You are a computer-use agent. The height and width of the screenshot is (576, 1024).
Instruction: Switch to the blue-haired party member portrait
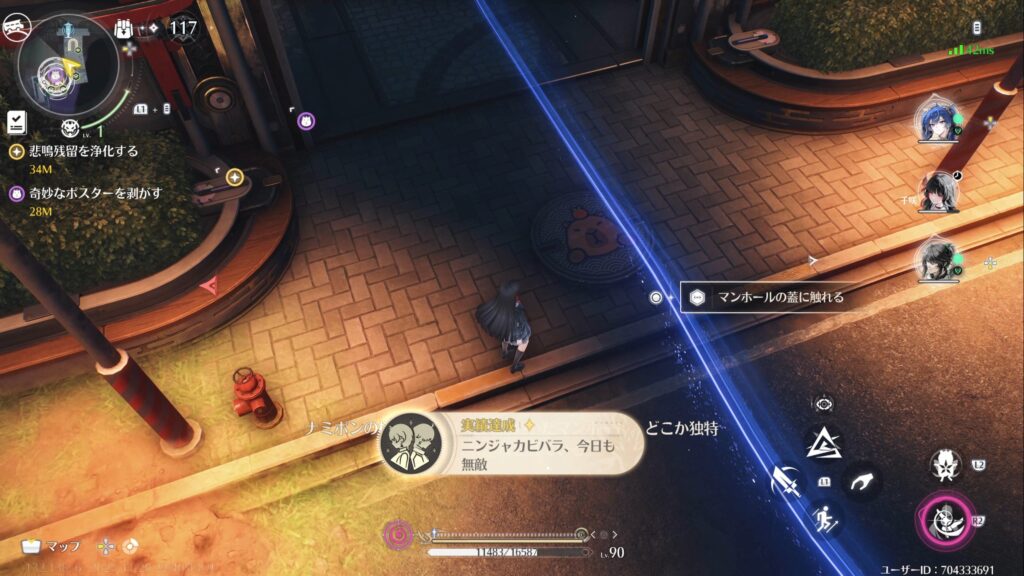(x=937, y=123)
